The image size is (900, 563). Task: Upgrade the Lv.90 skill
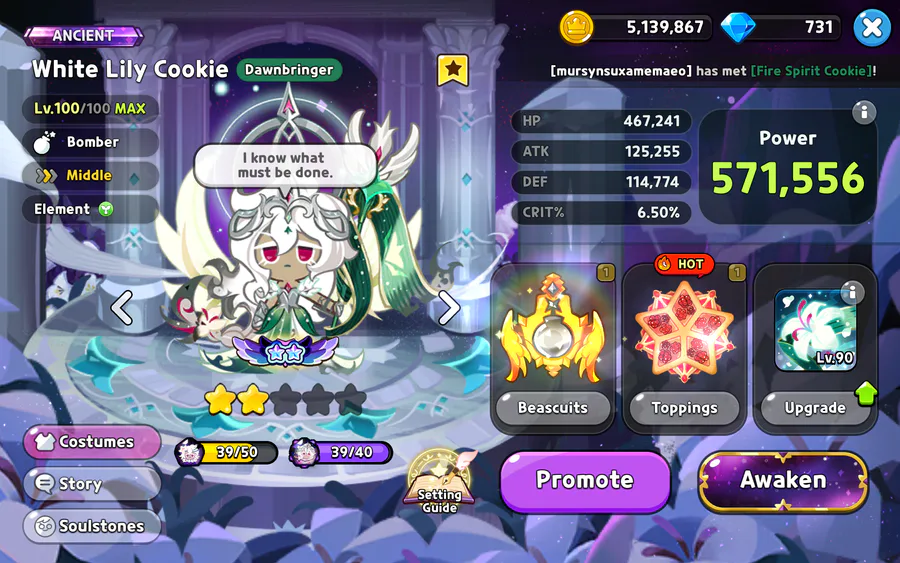[814, 407]
